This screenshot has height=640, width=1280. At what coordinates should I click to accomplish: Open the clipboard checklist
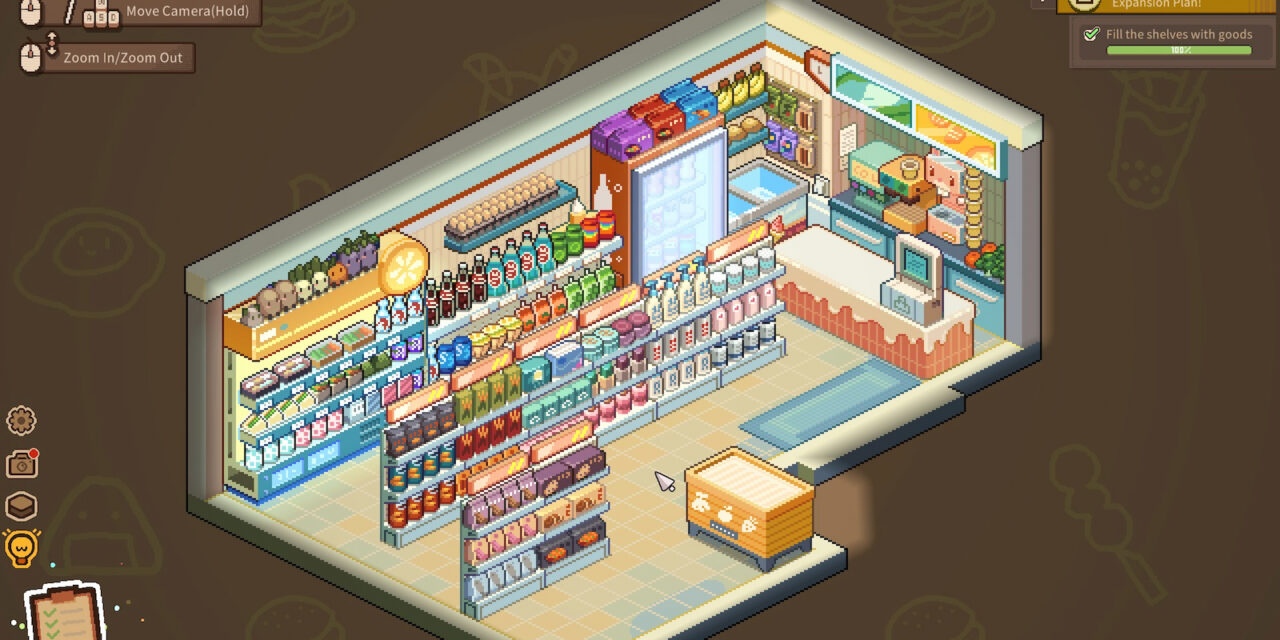pyautogui.click(x=64, y=612)
